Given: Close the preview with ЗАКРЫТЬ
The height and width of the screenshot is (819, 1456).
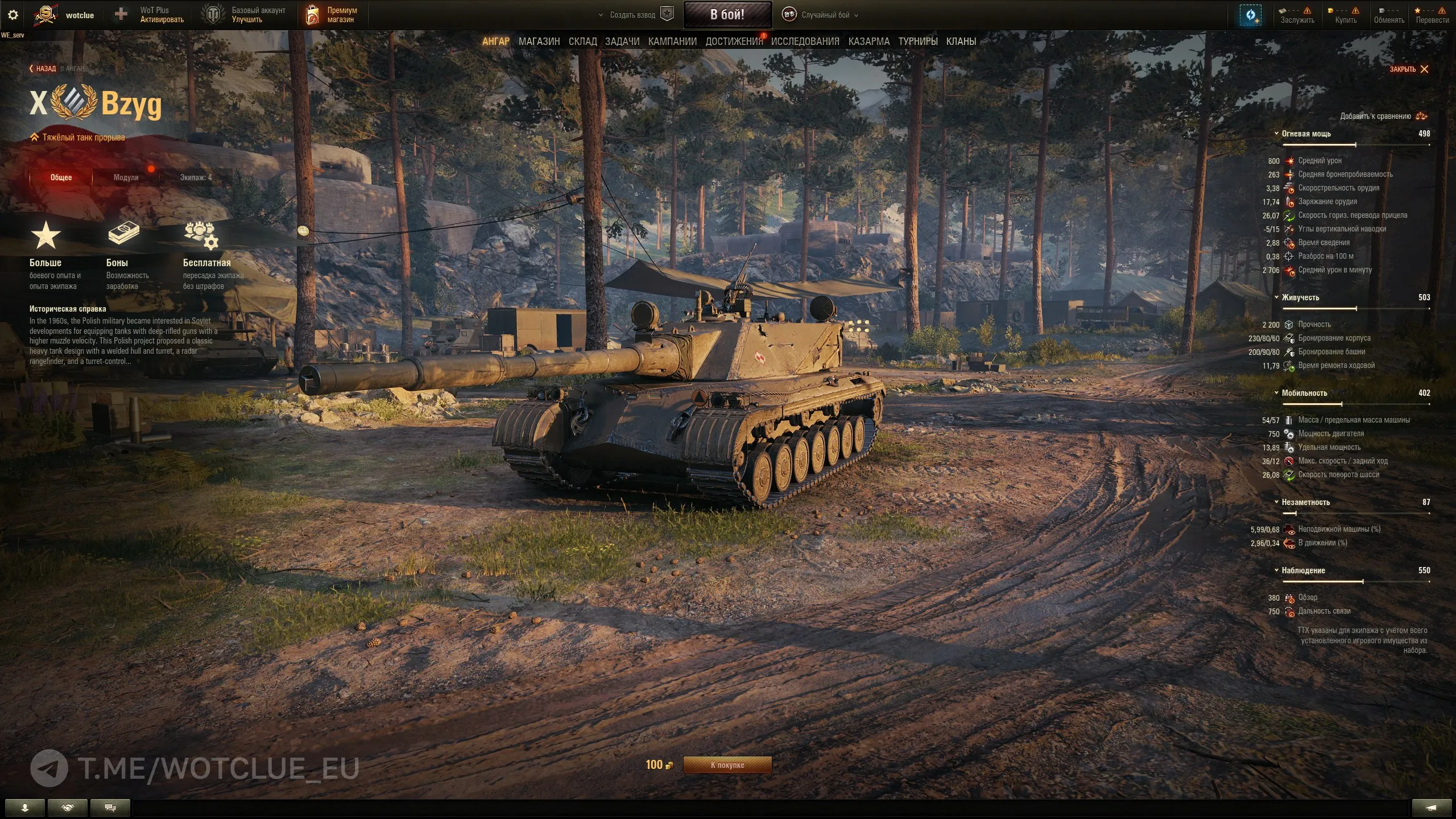Looking at the screenshot, I should [1409, 69].
